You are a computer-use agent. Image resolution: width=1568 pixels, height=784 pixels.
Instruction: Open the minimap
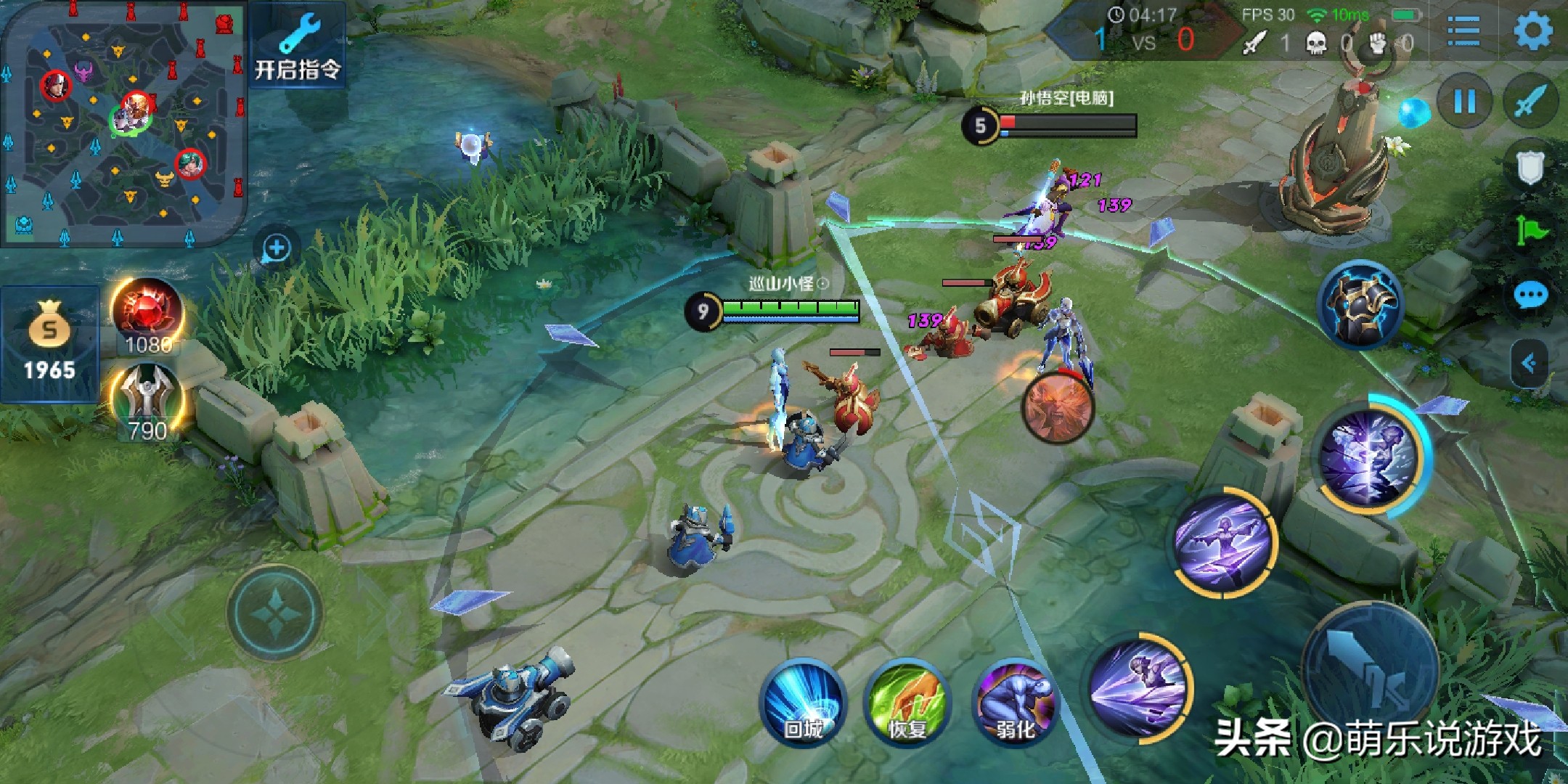click(x=122, y=122)
